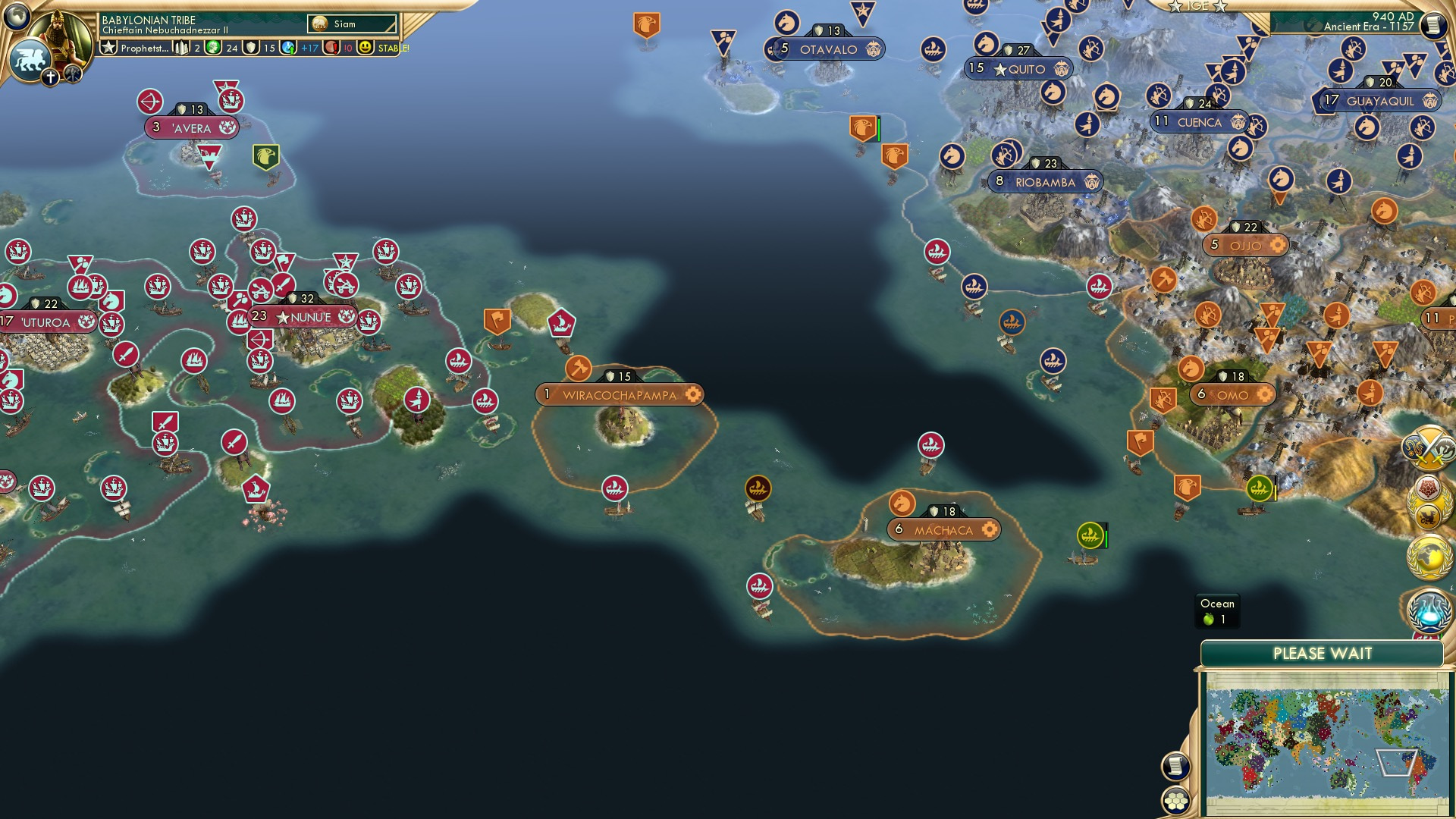1456x819 pixels.
Task: Click the Please Wait turn button
Action: pos(1322,654)
